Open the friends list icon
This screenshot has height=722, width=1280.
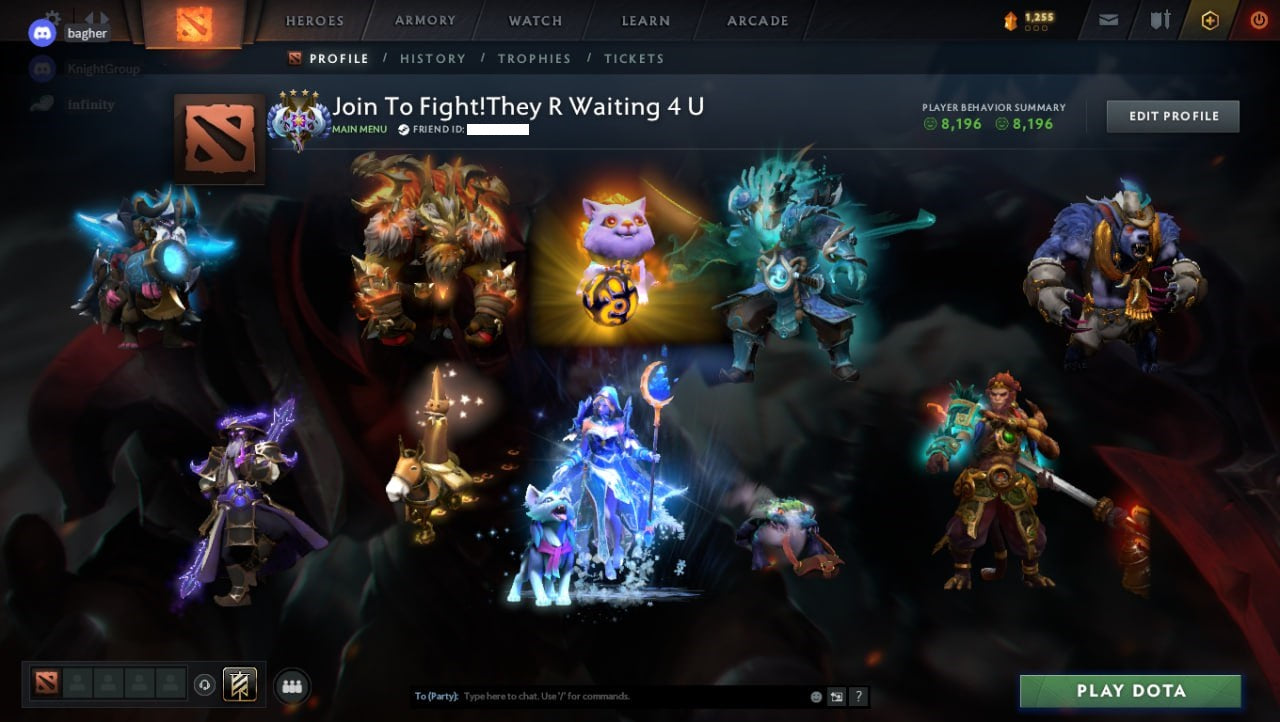[x=292, y=685]
